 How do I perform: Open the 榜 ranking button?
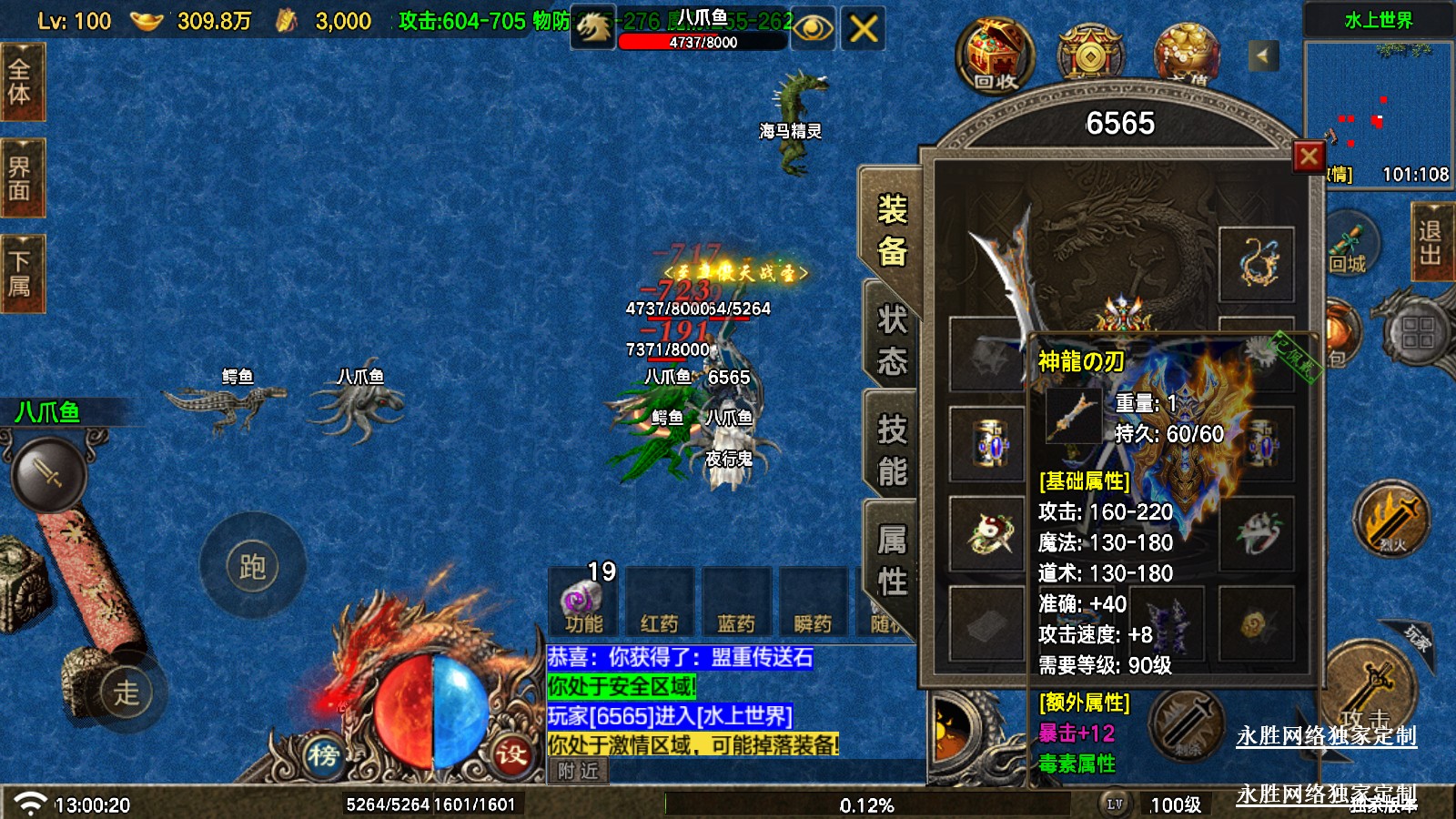point(323,754)
